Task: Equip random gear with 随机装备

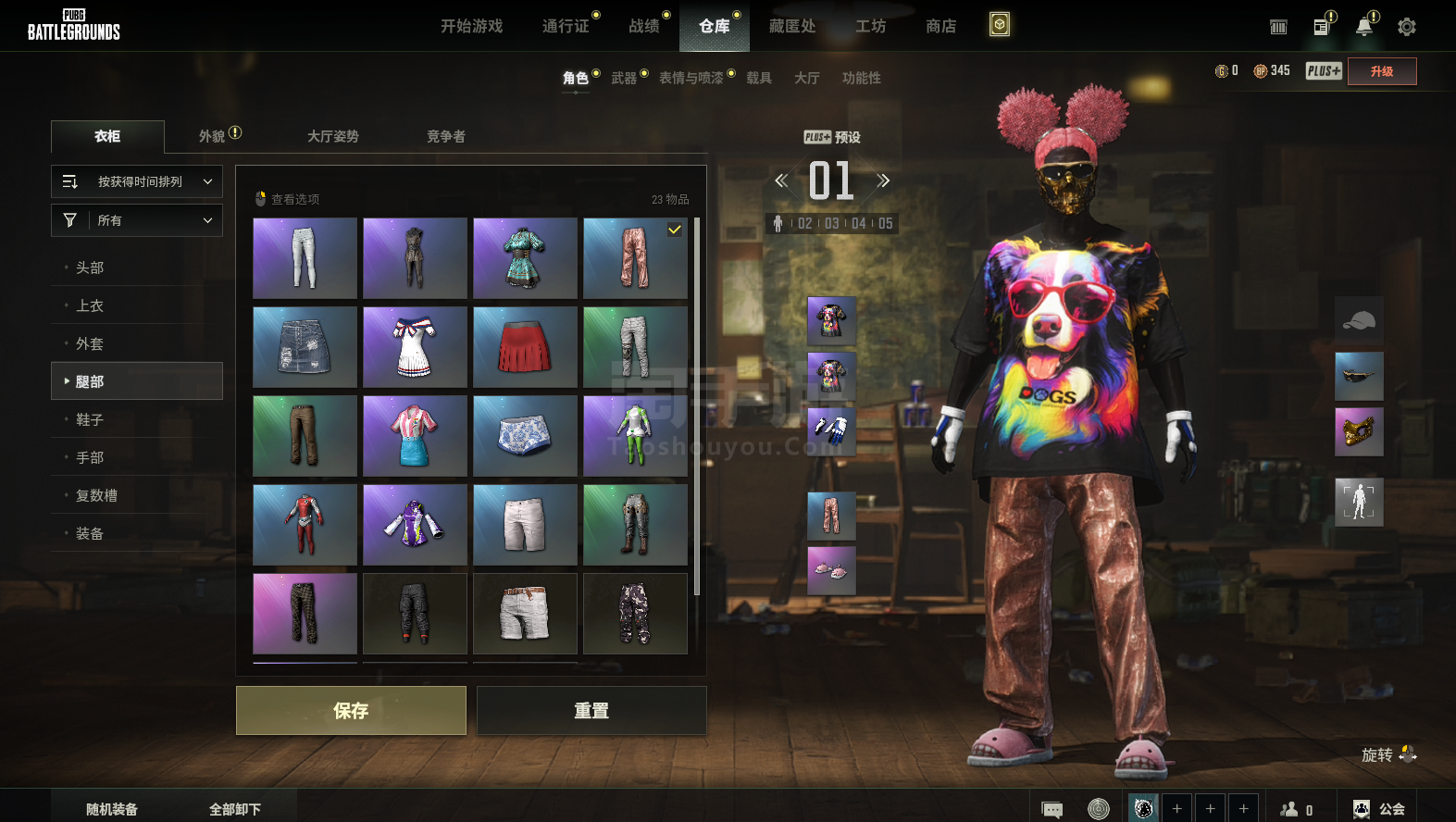Action: [112, 809]
